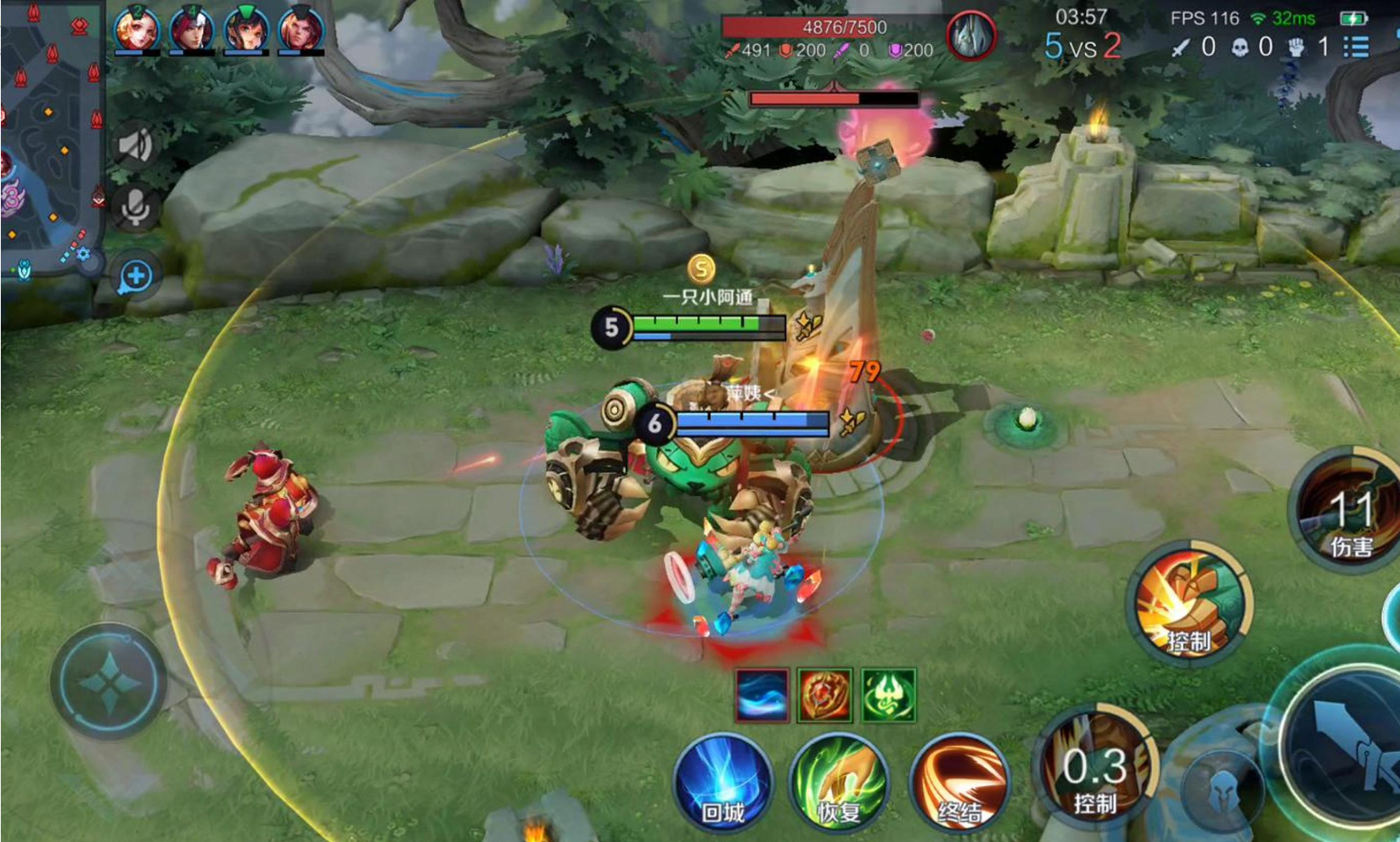Select the blonde-haired teammate portrait
This screenshot has height=842, width=1400.
(137, 28)
